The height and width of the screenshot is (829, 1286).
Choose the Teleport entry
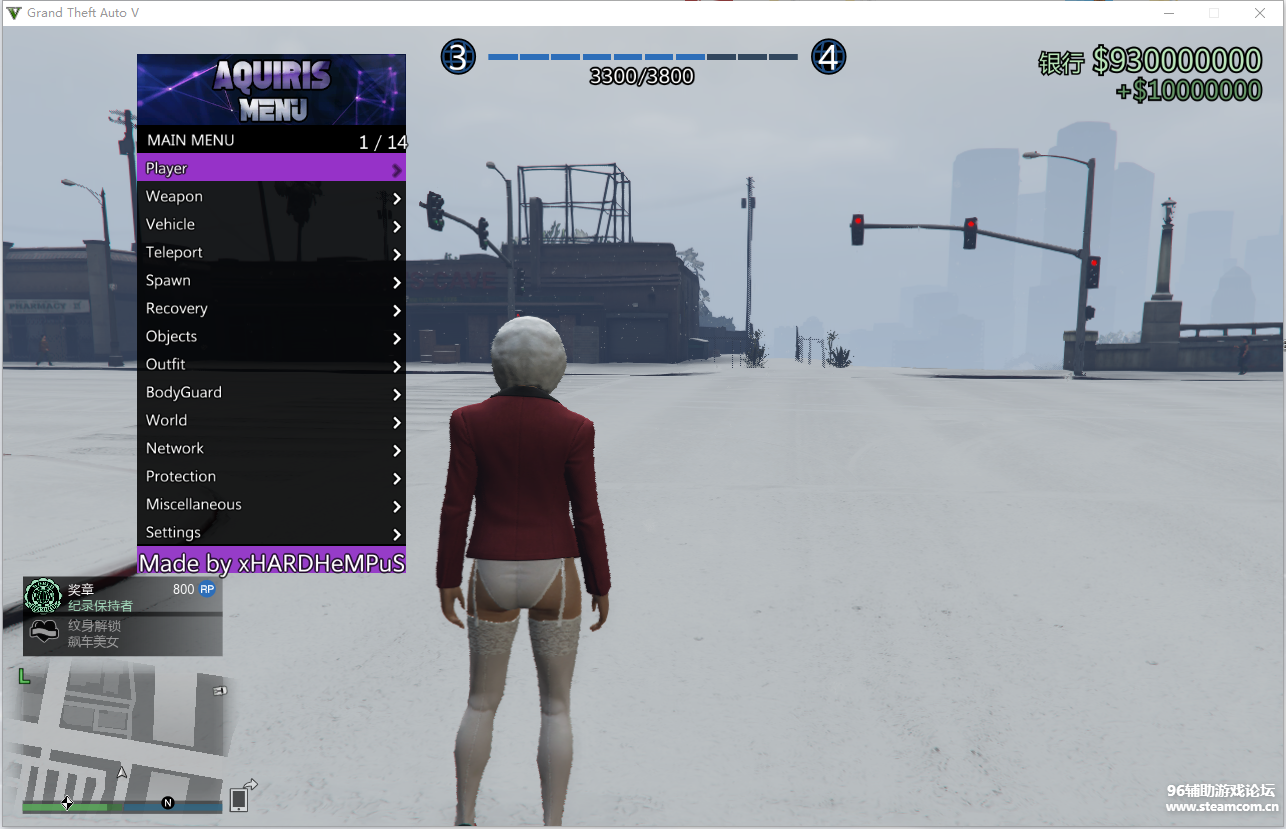[x=271, y=253]
